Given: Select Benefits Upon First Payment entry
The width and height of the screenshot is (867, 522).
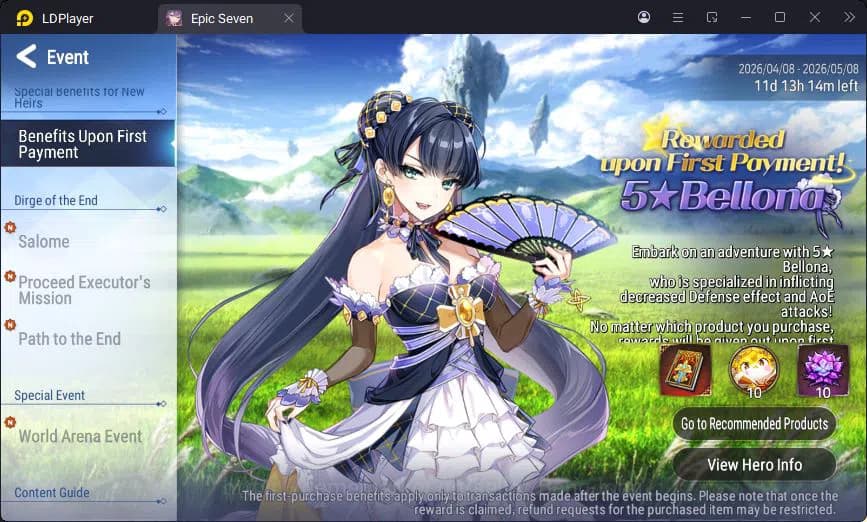Looking at the screenshot, I should point(84,144).
